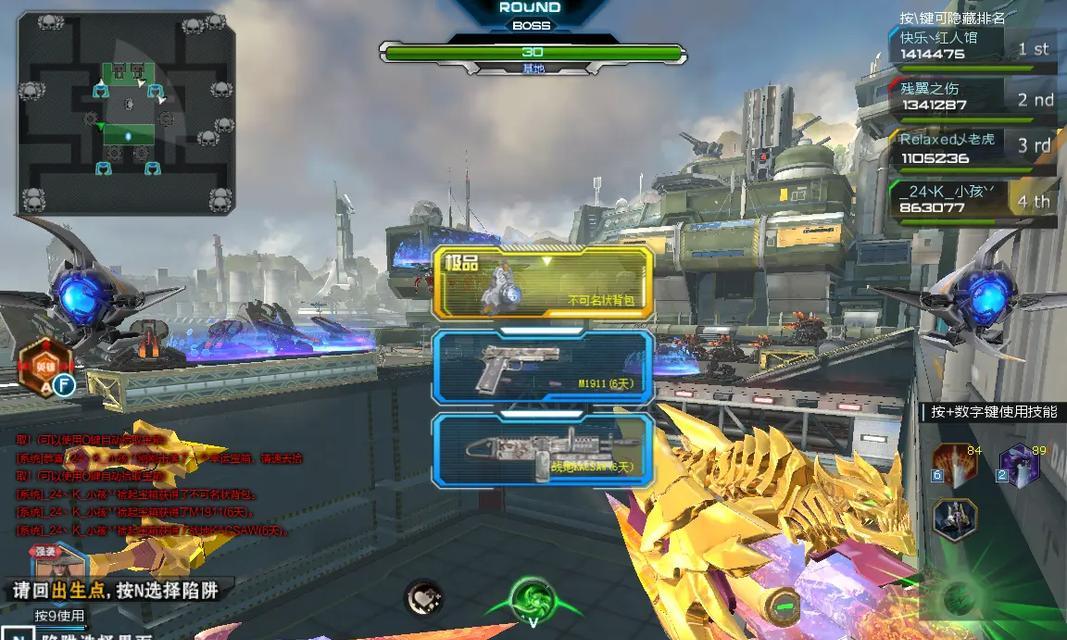The height and width of the screenshot is (640, 1067).
Task: Click third-place Relaxed丶老虎 ranking row
Action: click(971, 148)
